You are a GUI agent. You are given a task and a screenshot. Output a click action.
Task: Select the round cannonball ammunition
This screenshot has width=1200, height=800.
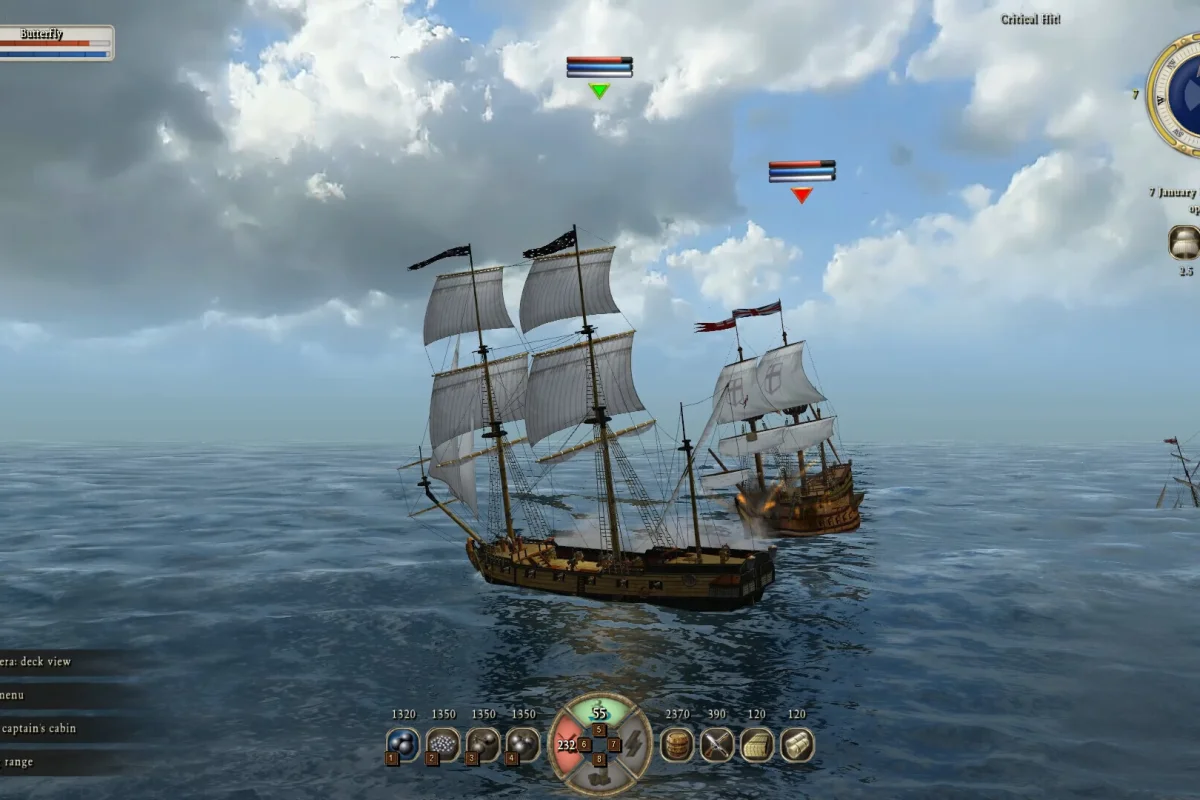click(403, 743)
